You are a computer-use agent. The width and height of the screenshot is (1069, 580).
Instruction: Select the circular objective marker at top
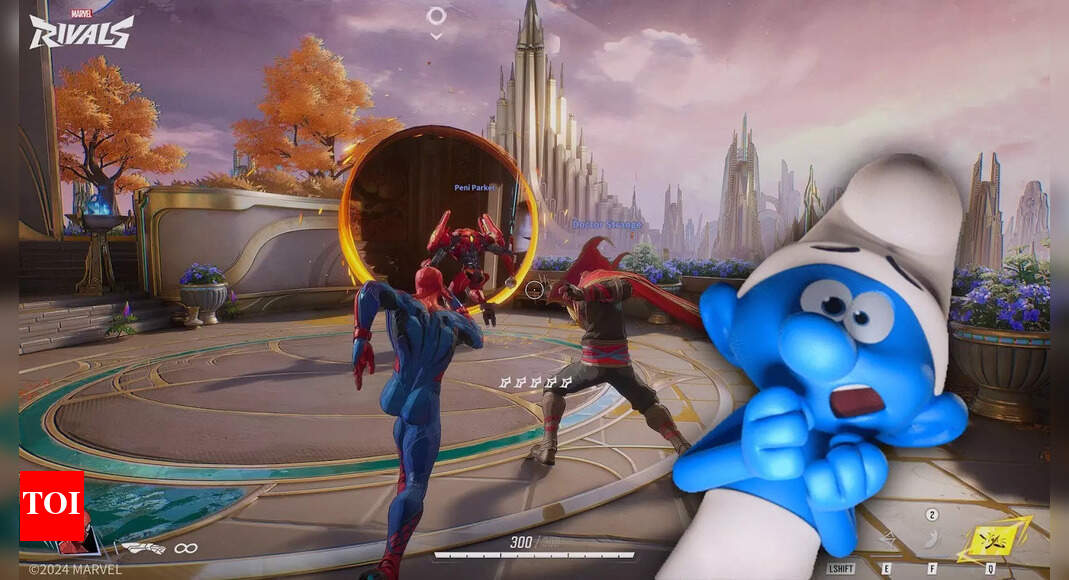tap(436, 16)
